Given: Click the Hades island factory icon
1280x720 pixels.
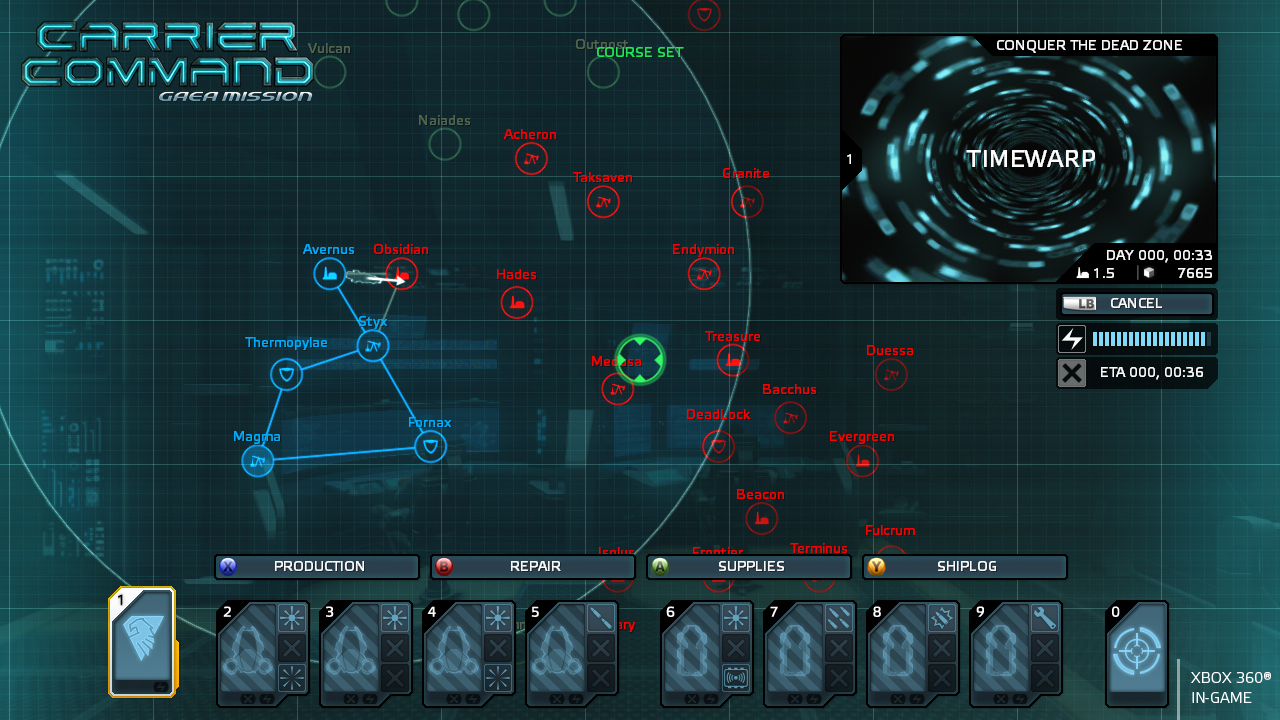Looking at the screenshot, I should coord(516,302).
